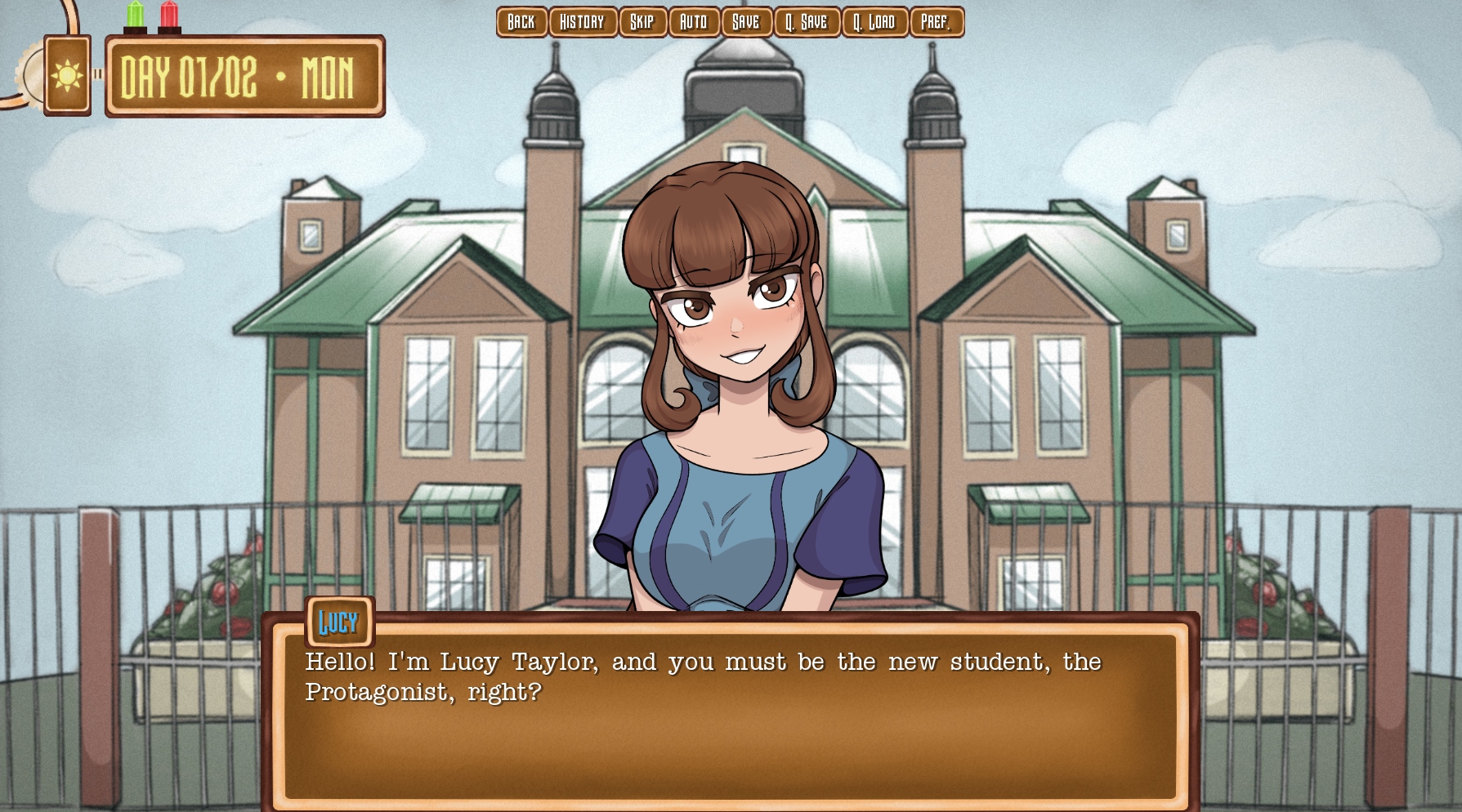
Task: Quick load with Q. Load
Action: coord(874,22)
